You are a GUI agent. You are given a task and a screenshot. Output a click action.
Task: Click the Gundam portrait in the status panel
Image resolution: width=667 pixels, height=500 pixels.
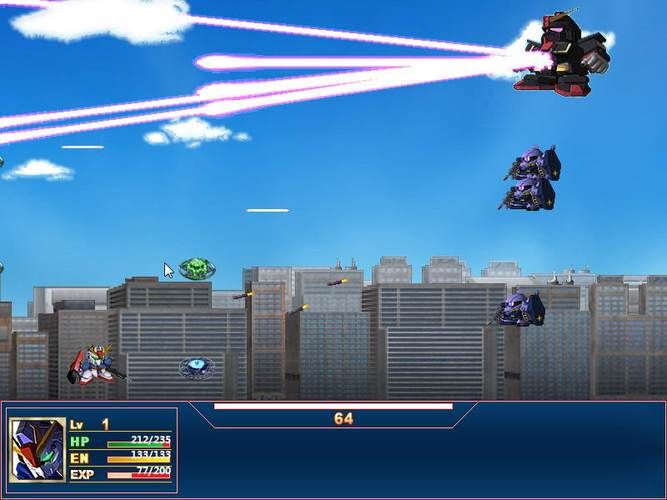[x=37, y=449]
